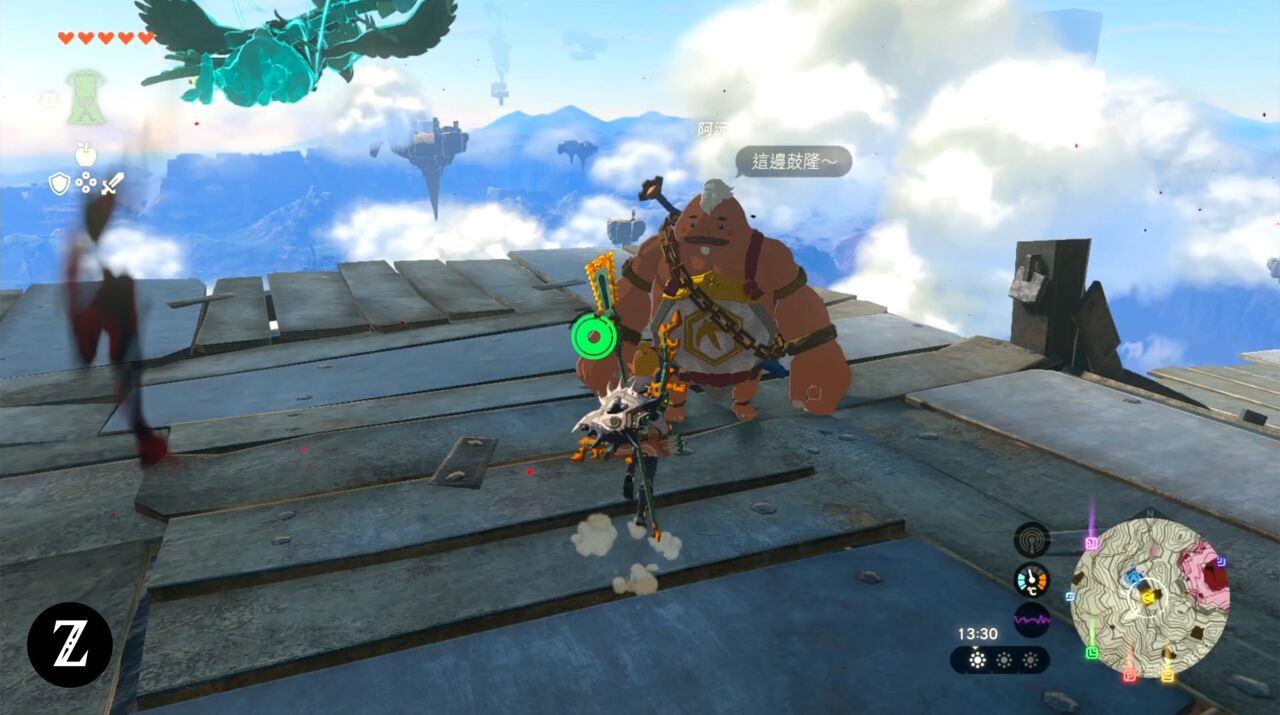
Task: Select the green pin on the minimap
Action: click(1092, 653)
